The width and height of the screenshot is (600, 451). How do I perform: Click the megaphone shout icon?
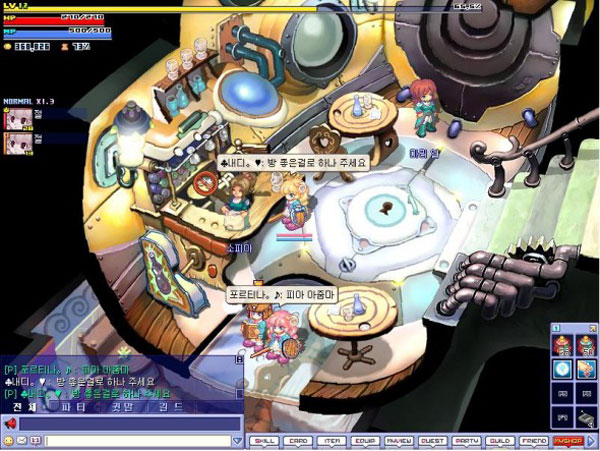click(x=10, y=423)
